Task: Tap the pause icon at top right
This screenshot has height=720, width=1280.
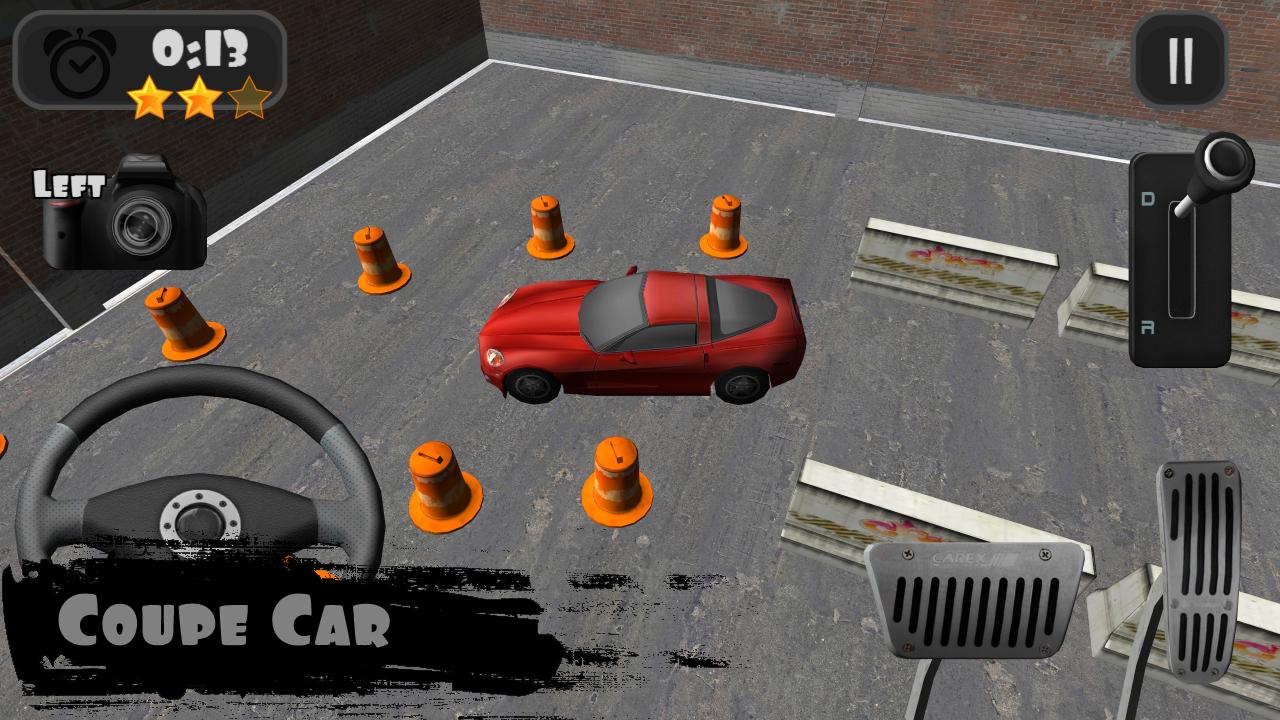Action: point(1180,57)
